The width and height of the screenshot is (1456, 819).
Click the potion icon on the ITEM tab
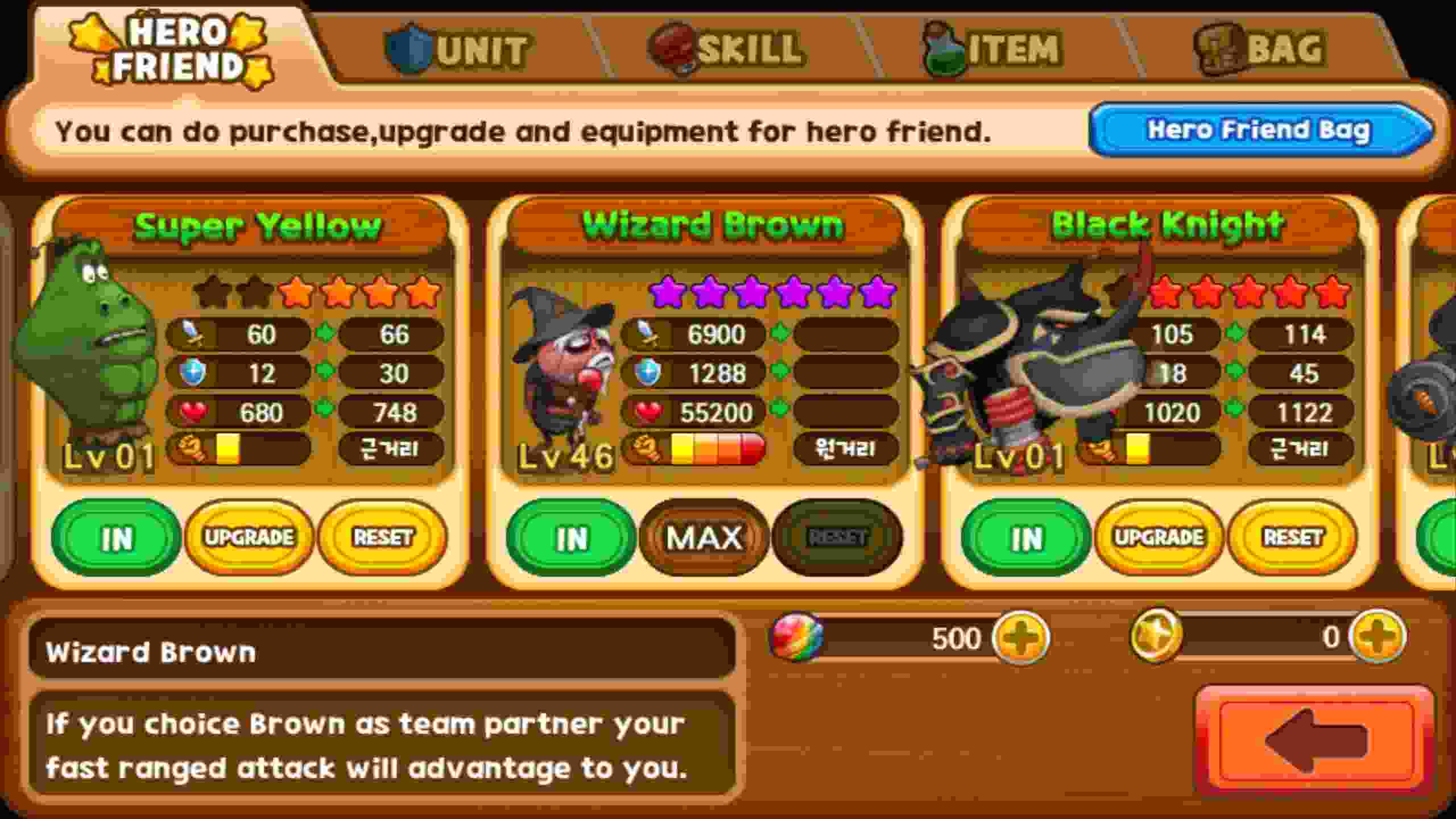click(x=941, y=48)
